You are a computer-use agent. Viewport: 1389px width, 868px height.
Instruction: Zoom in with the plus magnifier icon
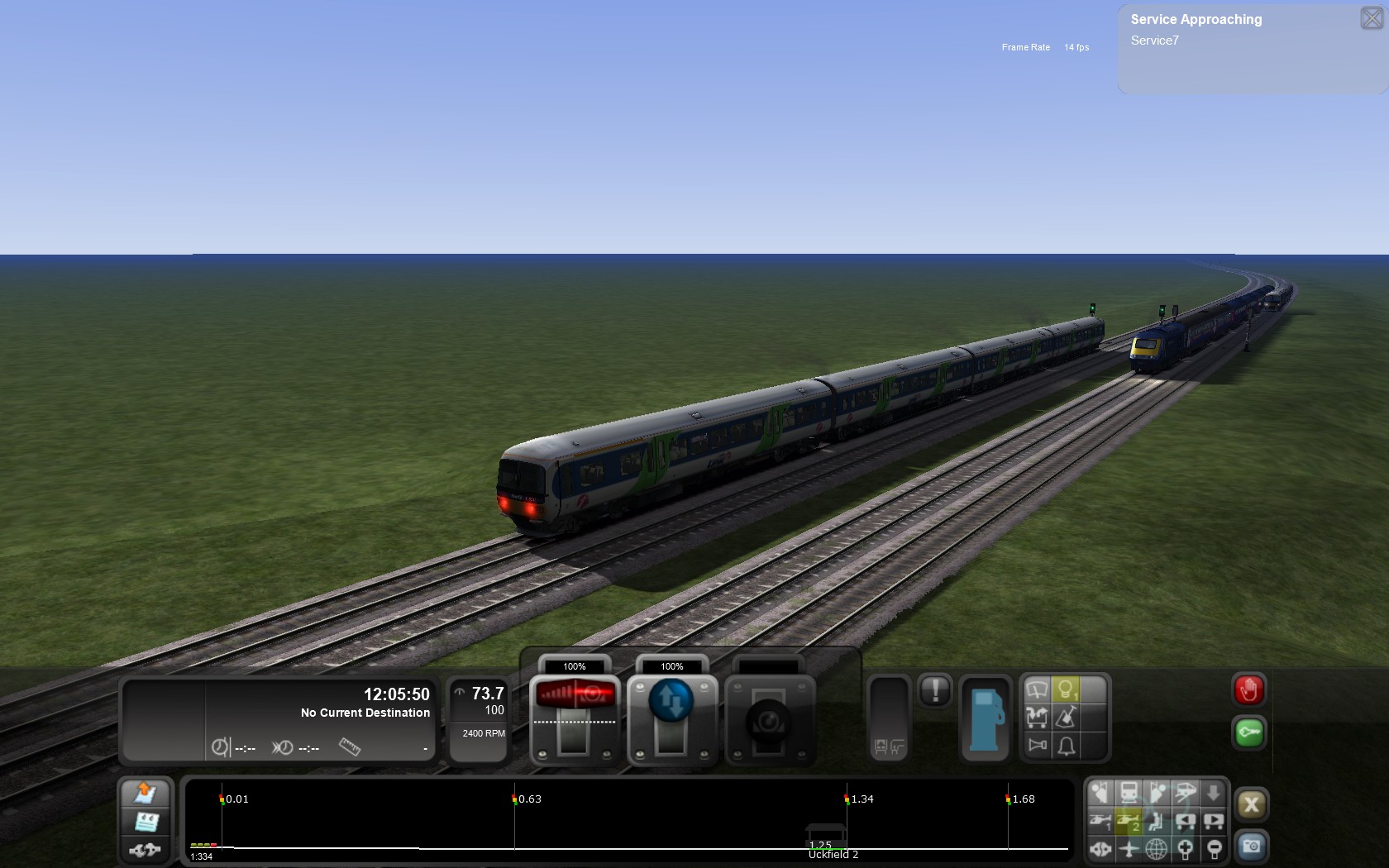point(1185,848)
